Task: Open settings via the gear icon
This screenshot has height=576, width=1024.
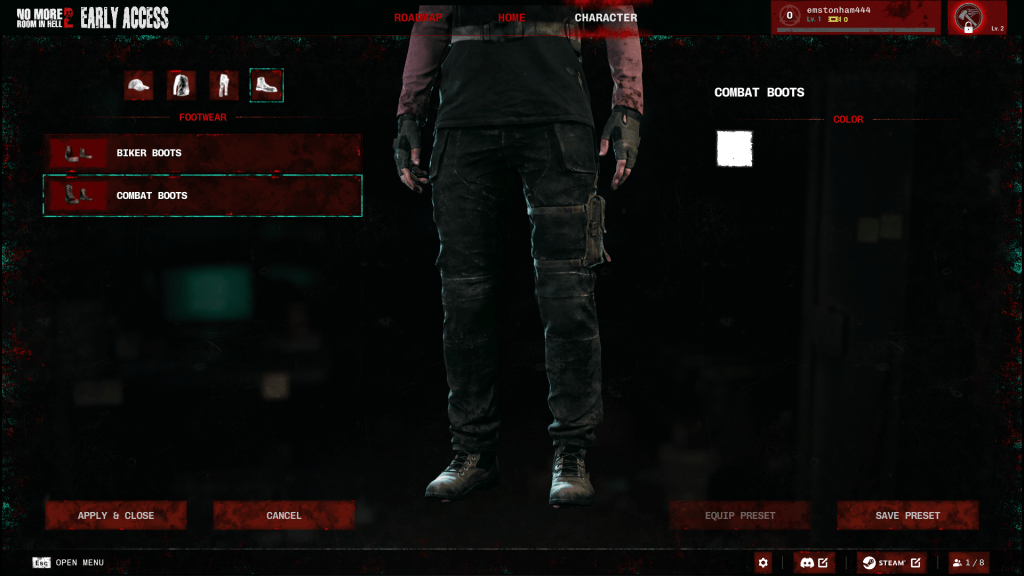Action: coord(764,563)
